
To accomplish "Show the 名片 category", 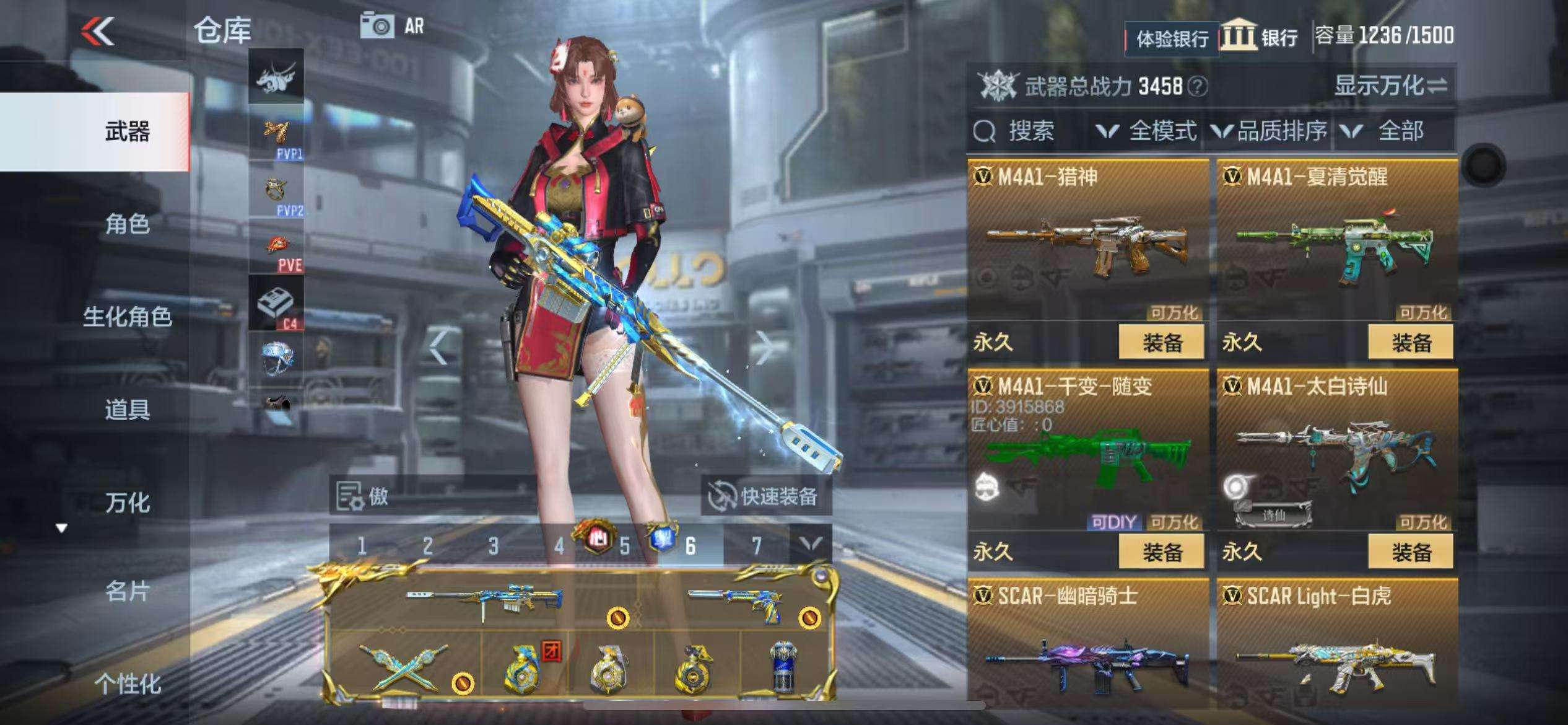I will point(127,592).
